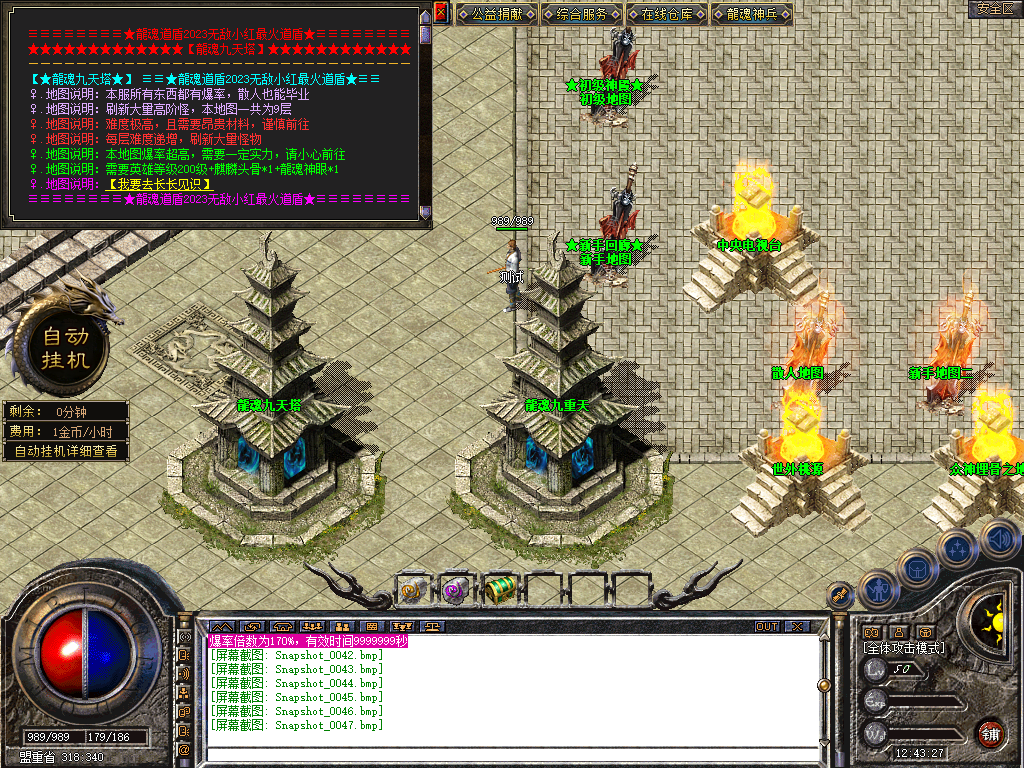Open the red 铺 shop button
The height and width of the screenshot is (768, 1024).
click(x=990, y=732)
